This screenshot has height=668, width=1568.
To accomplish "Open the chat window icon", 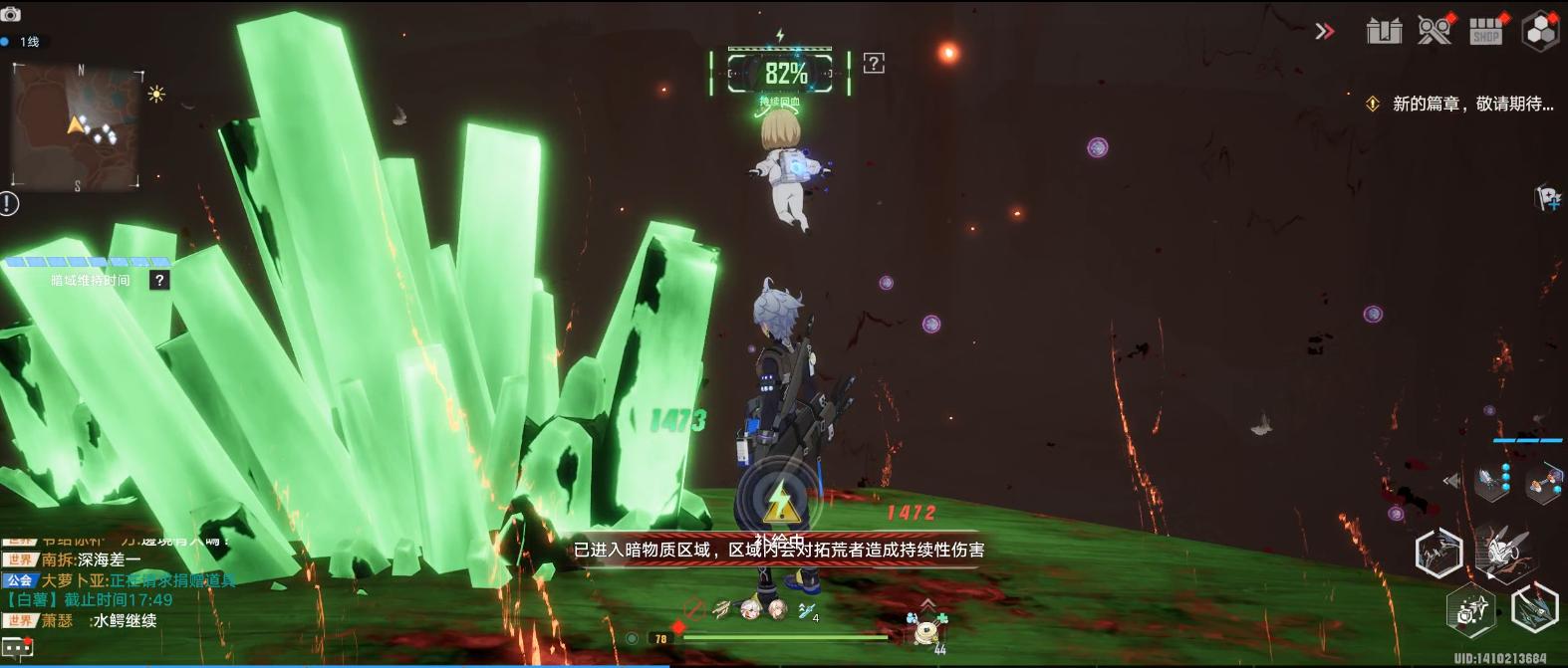I will (17, 648).
